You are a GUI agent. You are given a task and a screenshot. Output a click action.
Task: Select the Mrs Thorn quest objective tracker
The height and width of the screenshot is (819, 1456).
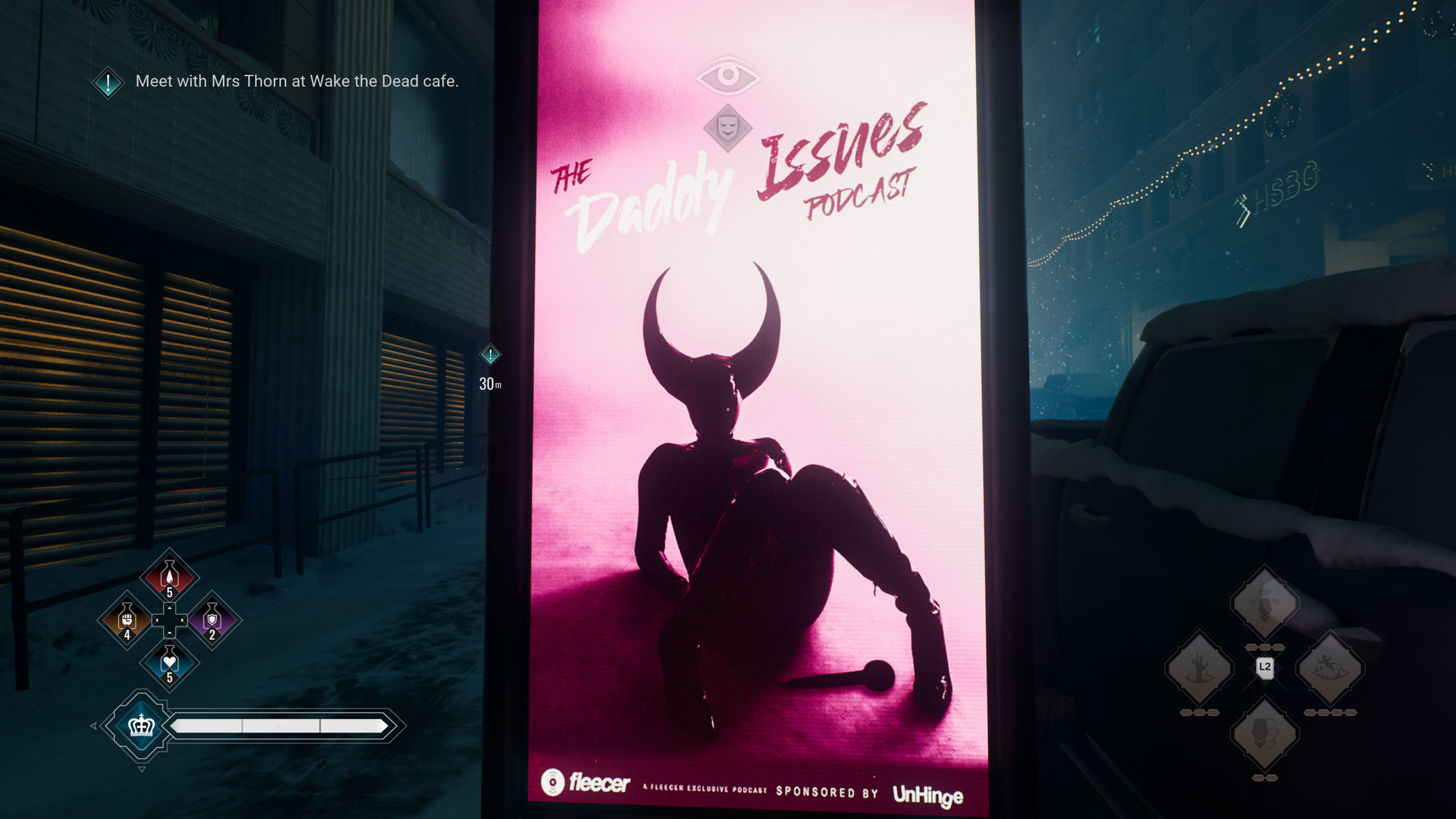click(x=296, y=81)
